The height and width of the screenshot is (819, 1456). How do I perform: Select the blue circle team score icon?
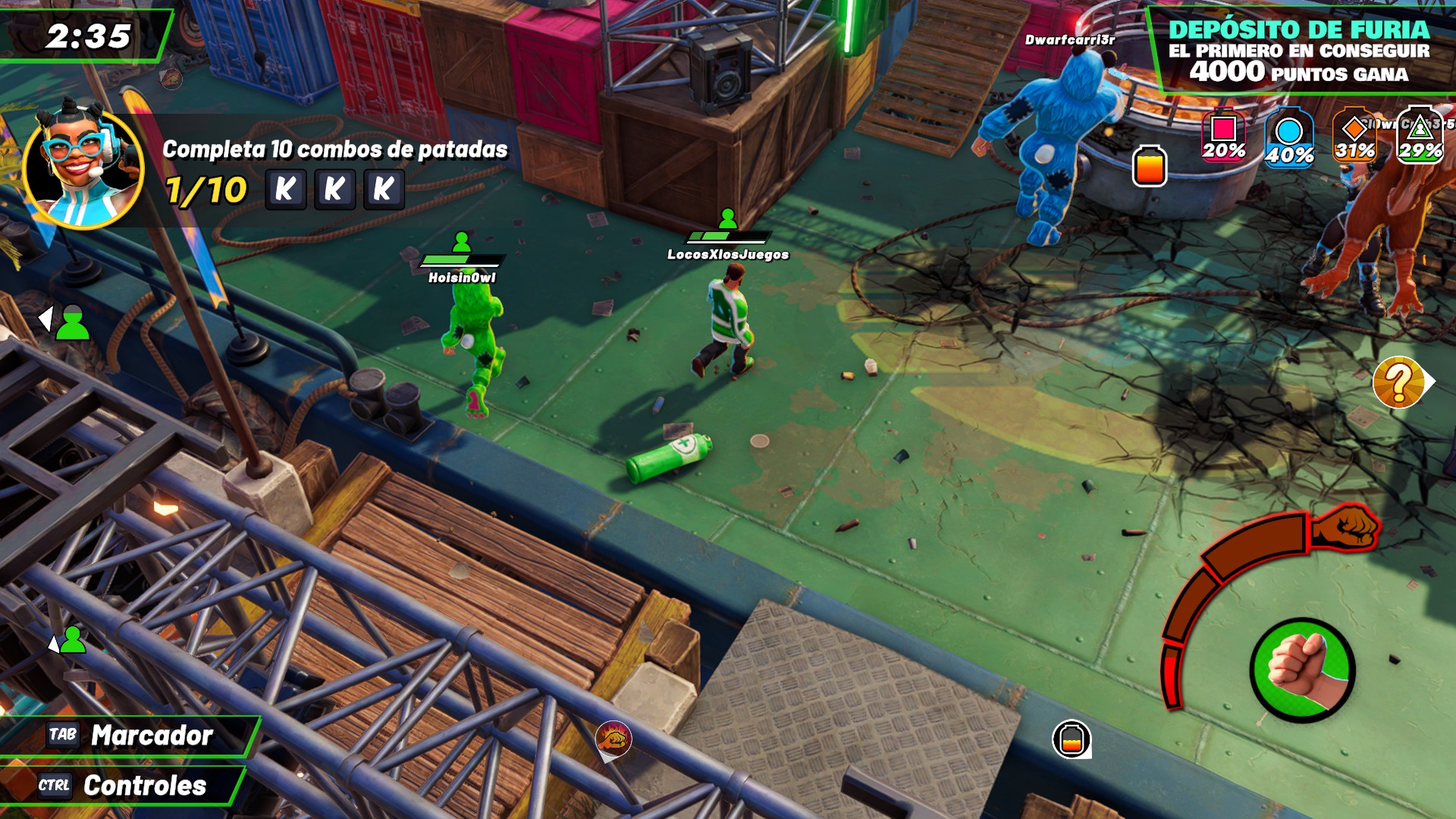coord(1288,139)
